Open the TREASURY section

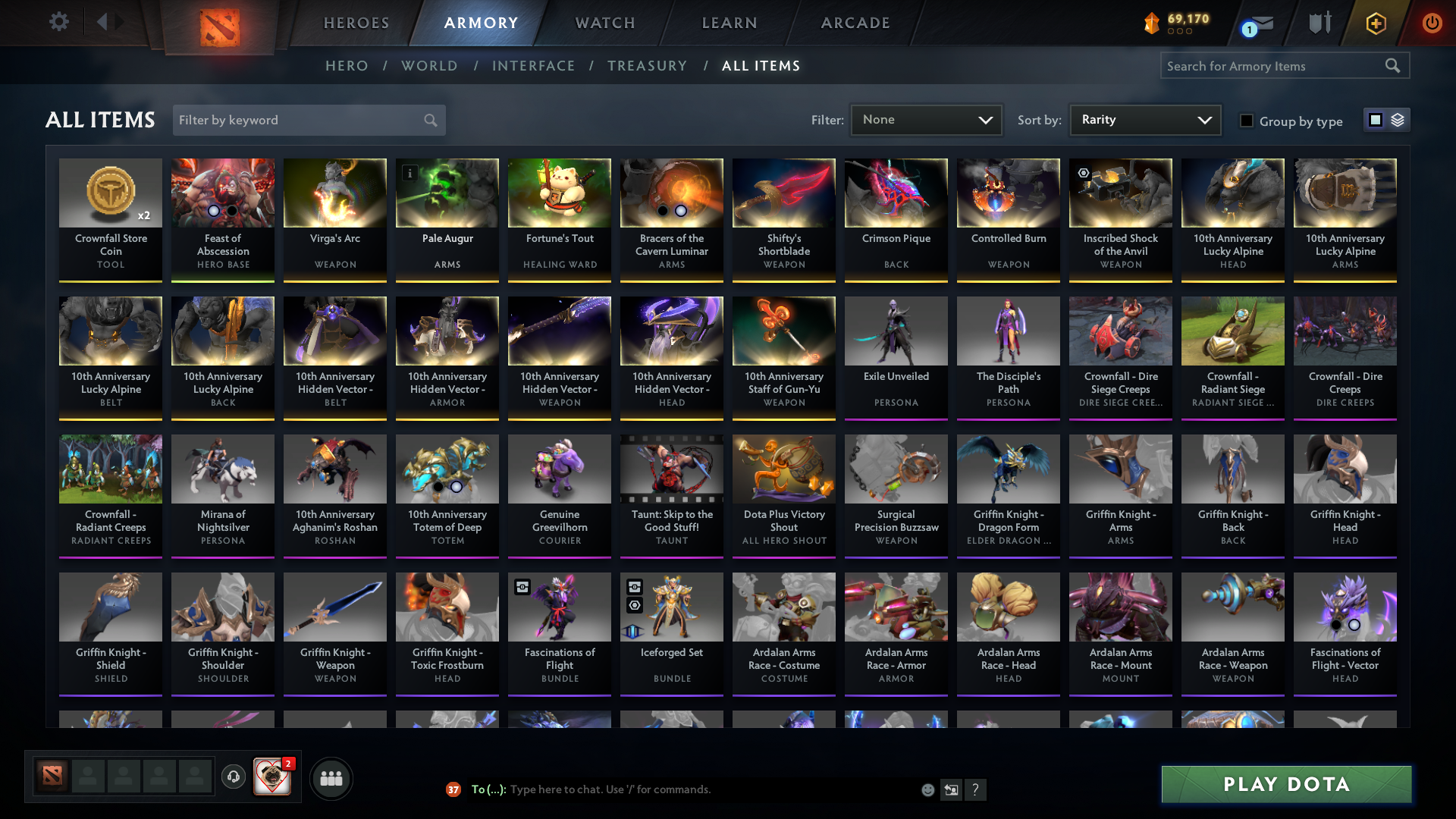click(647, 66)
